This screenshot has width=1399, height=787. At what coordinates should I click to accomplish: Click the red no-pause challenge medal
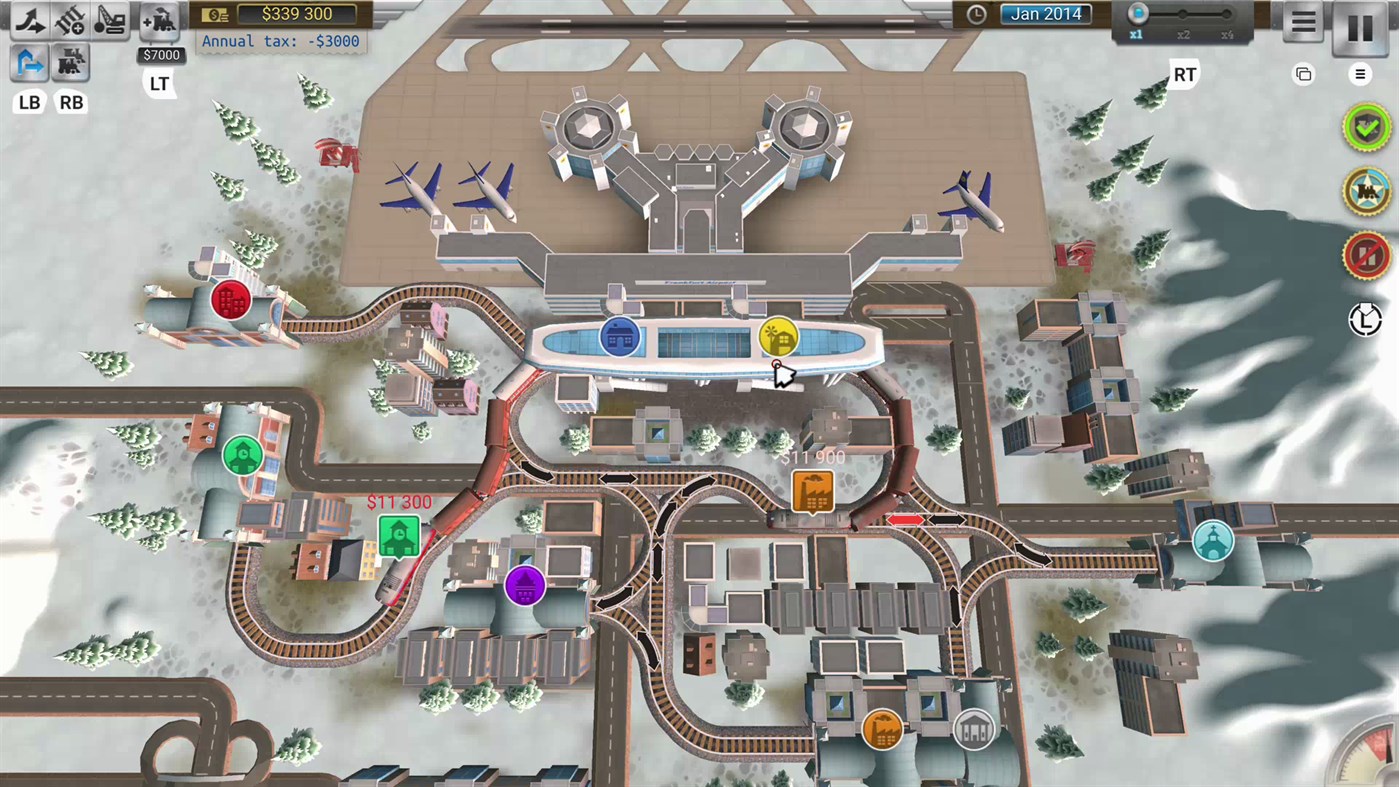tap(1366, 254)
